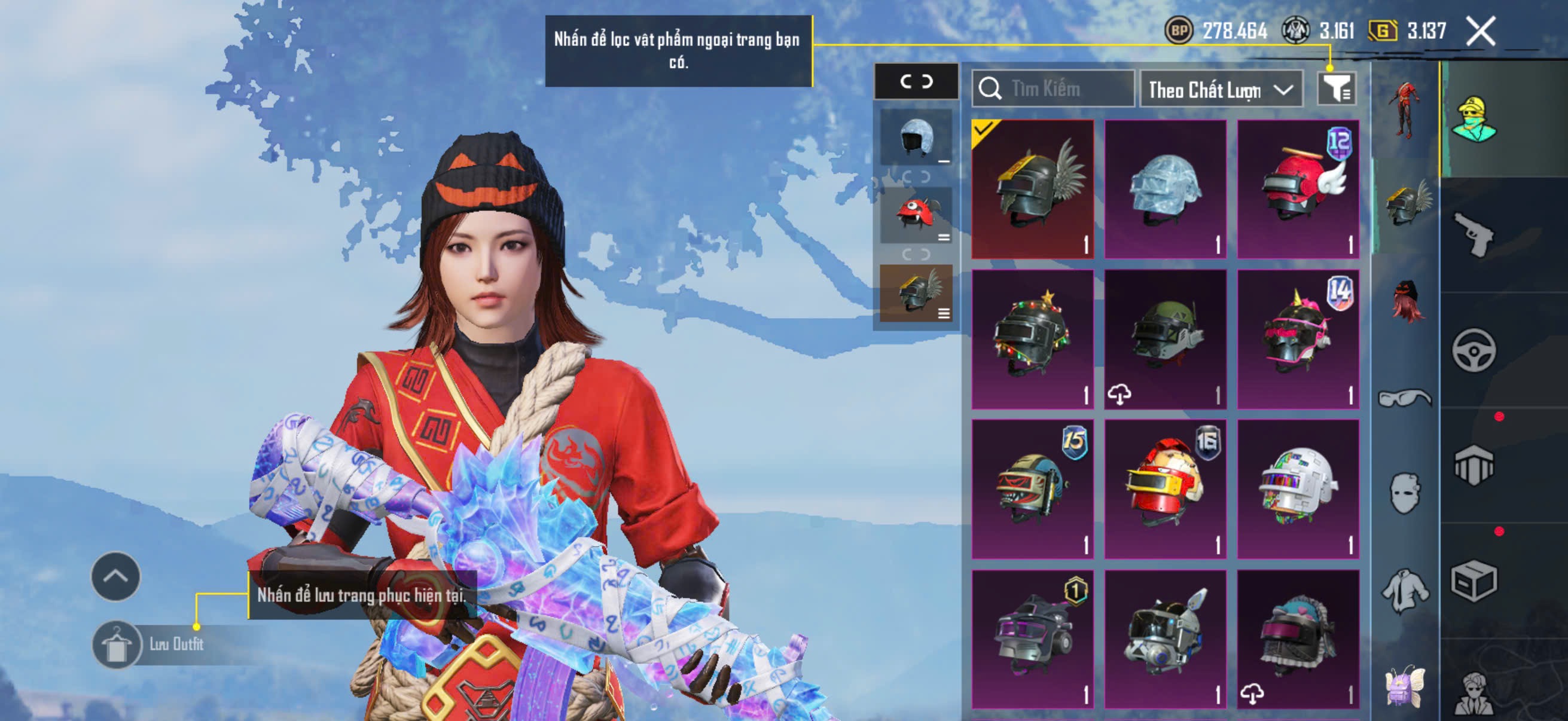The image size is (1568, 721).
Task: Open the face mask category
Action: 1404,493
